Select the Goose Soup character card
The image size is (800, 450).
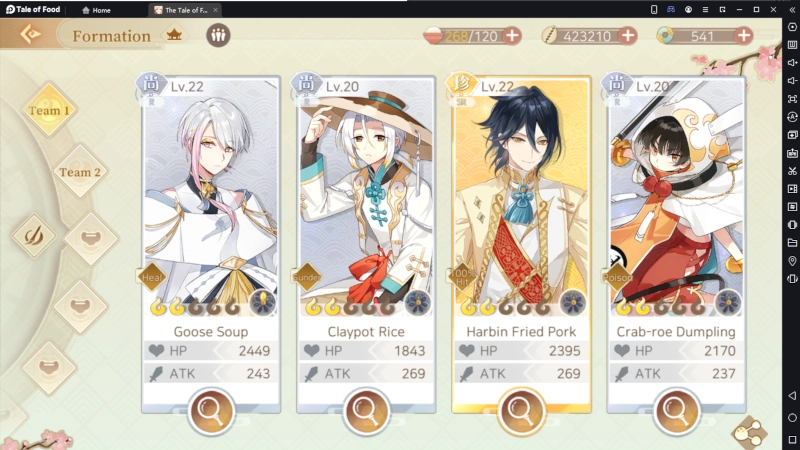point(211,200)
